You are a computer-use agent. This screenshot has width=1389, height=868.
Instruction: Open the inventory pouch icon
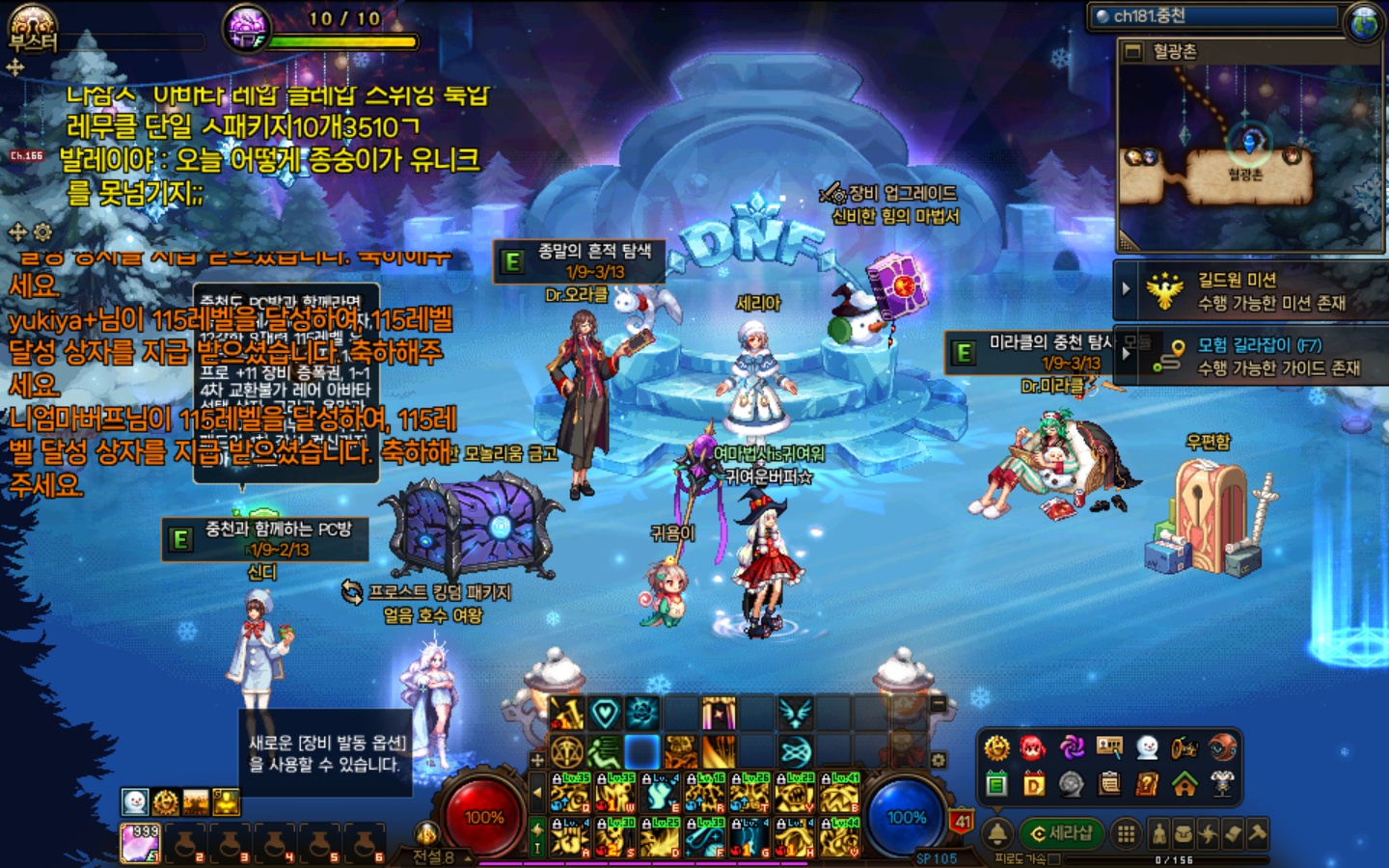pyautogui.click(x=1183, y=833)
